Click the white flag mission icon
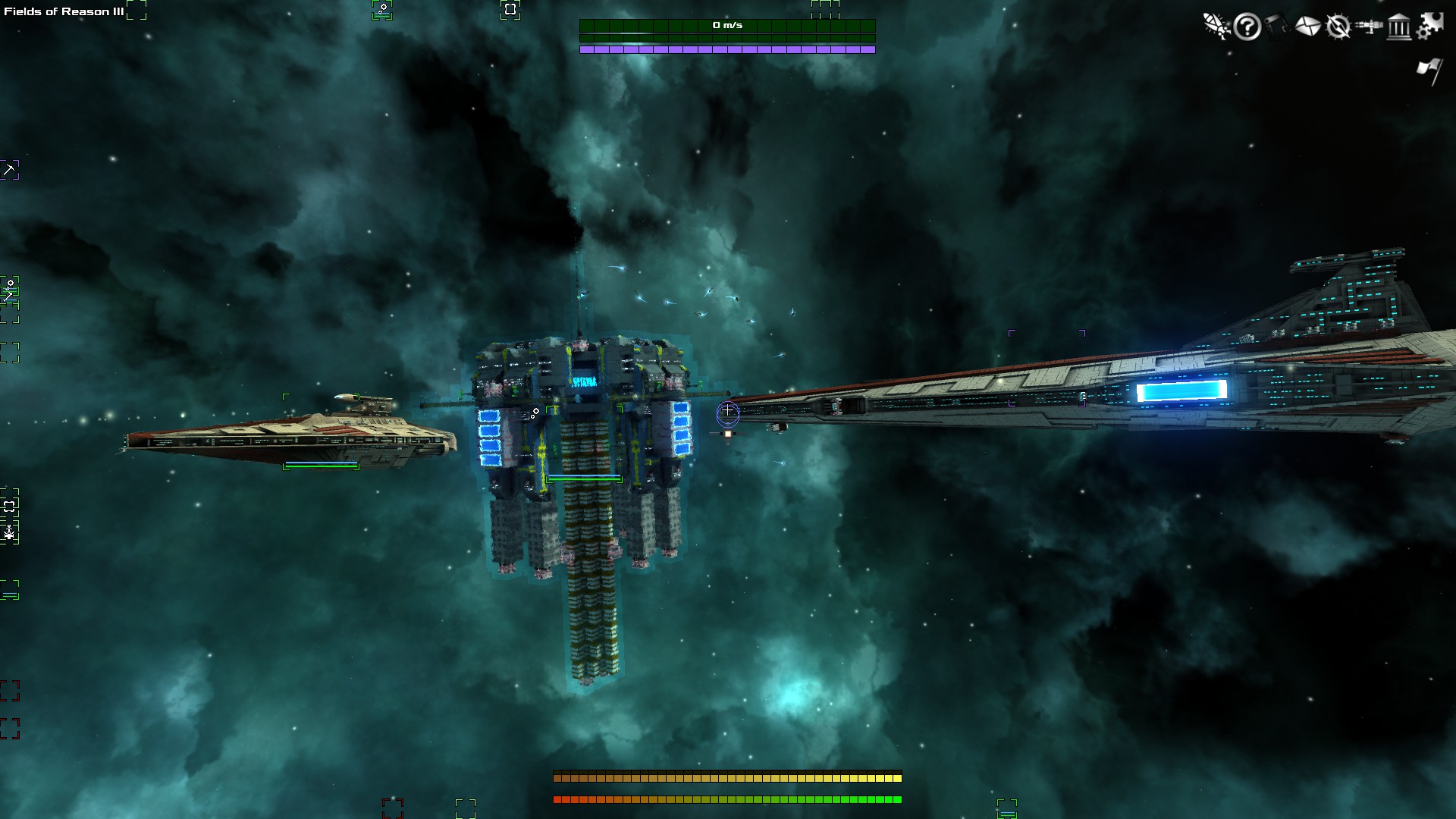Screen dimensions: 1456x819 [x=1429, y=68]
